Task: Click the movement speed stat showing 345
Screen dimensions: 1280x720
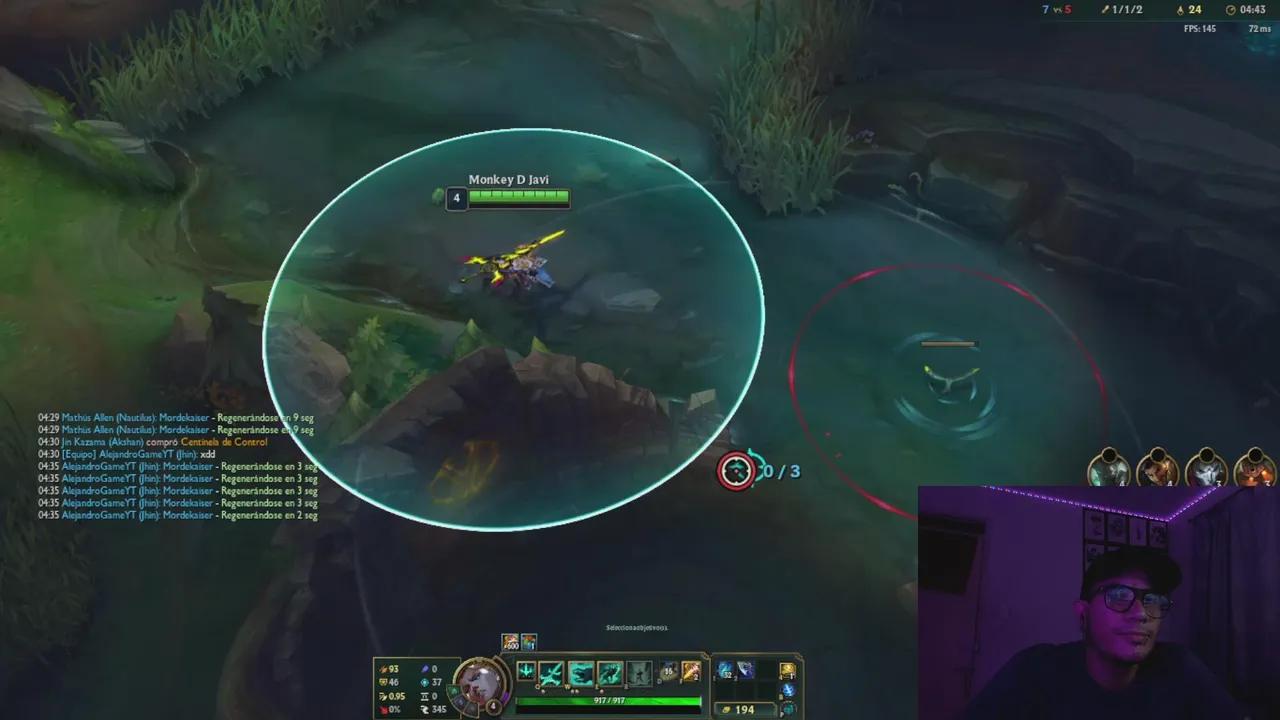Action: (437, 709)
